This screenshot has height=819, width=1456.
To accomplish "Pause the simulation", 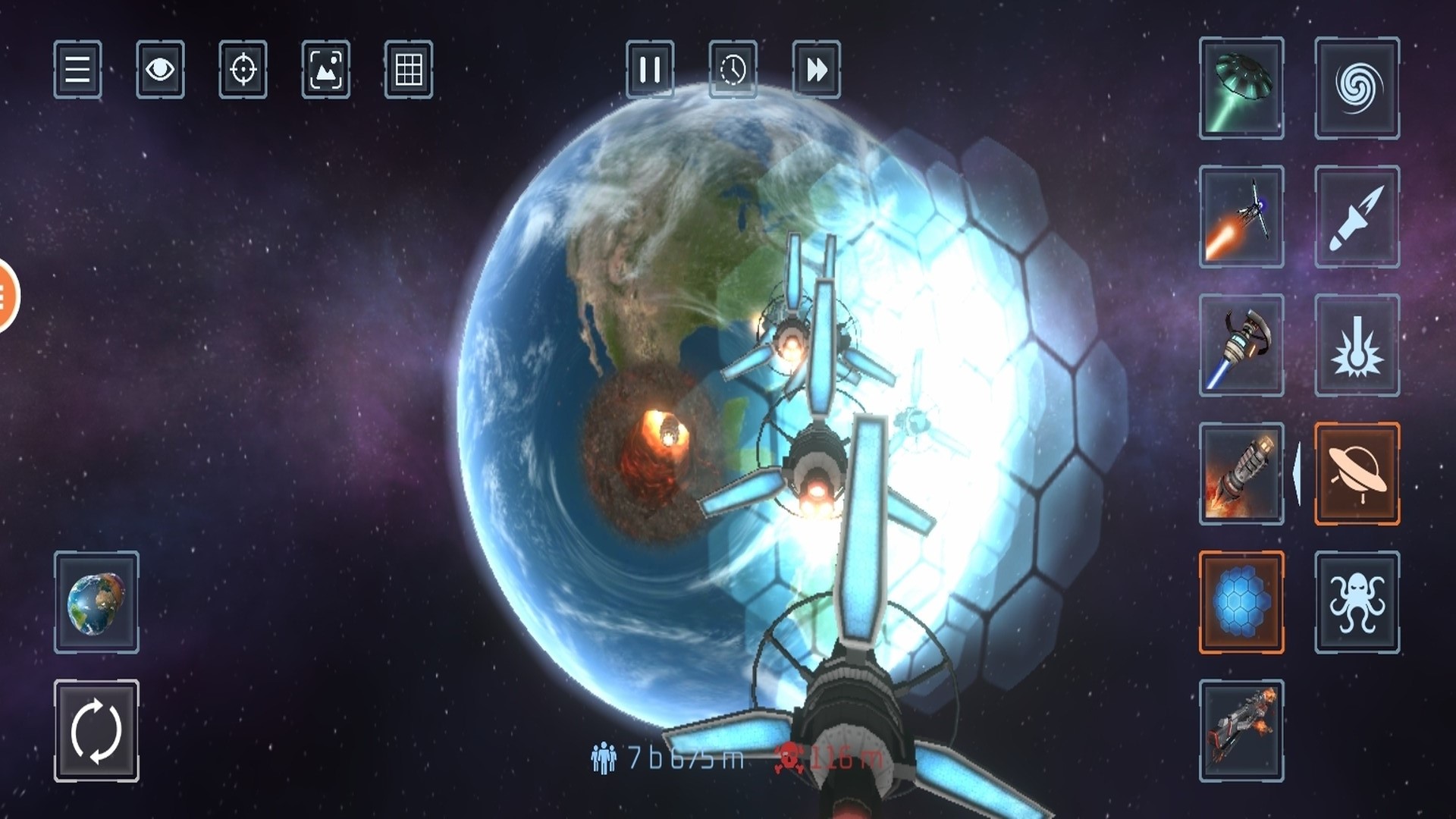I will tap(651, 72).
